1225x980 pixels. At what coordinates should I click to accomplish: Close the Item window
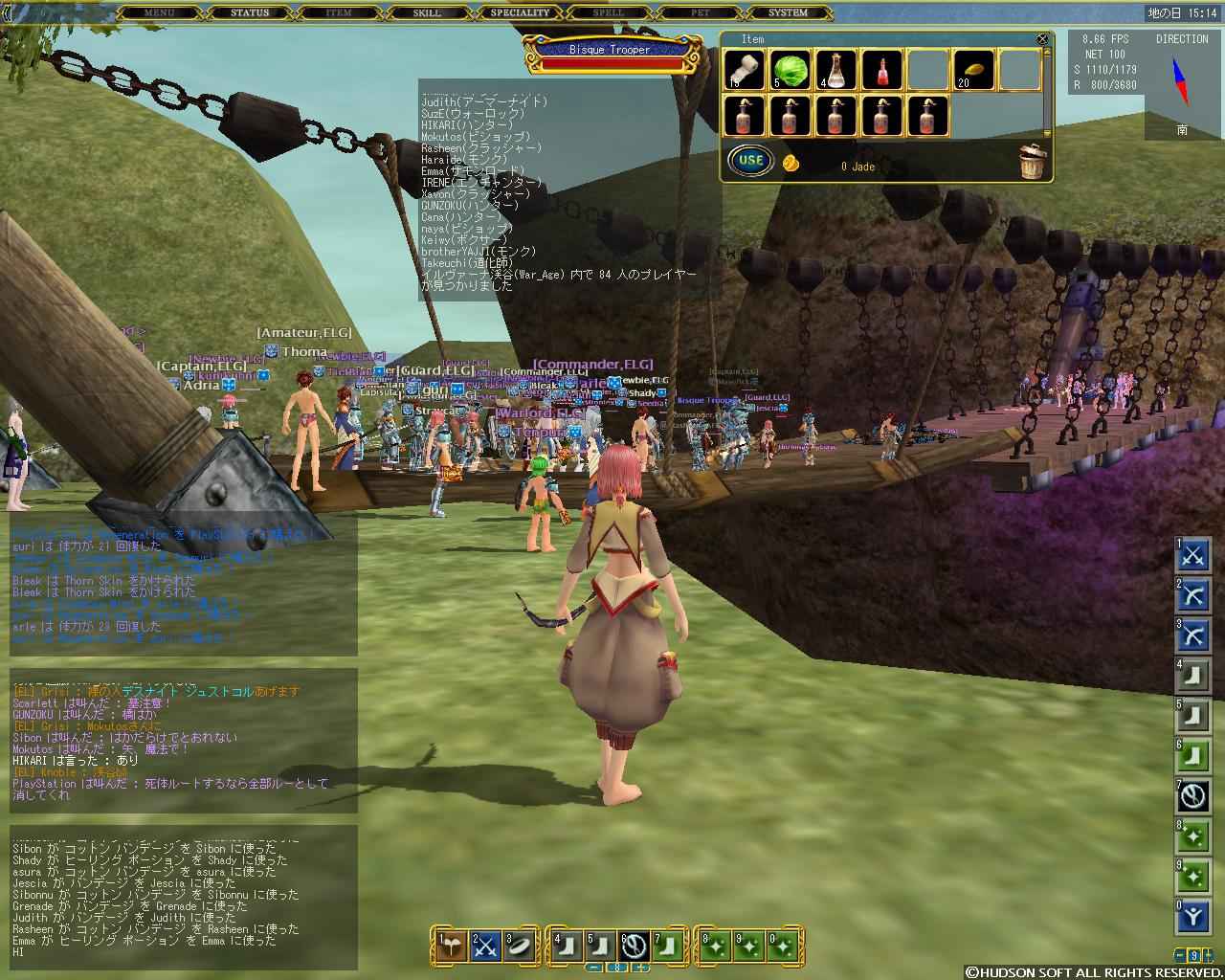click(1042, 39)
